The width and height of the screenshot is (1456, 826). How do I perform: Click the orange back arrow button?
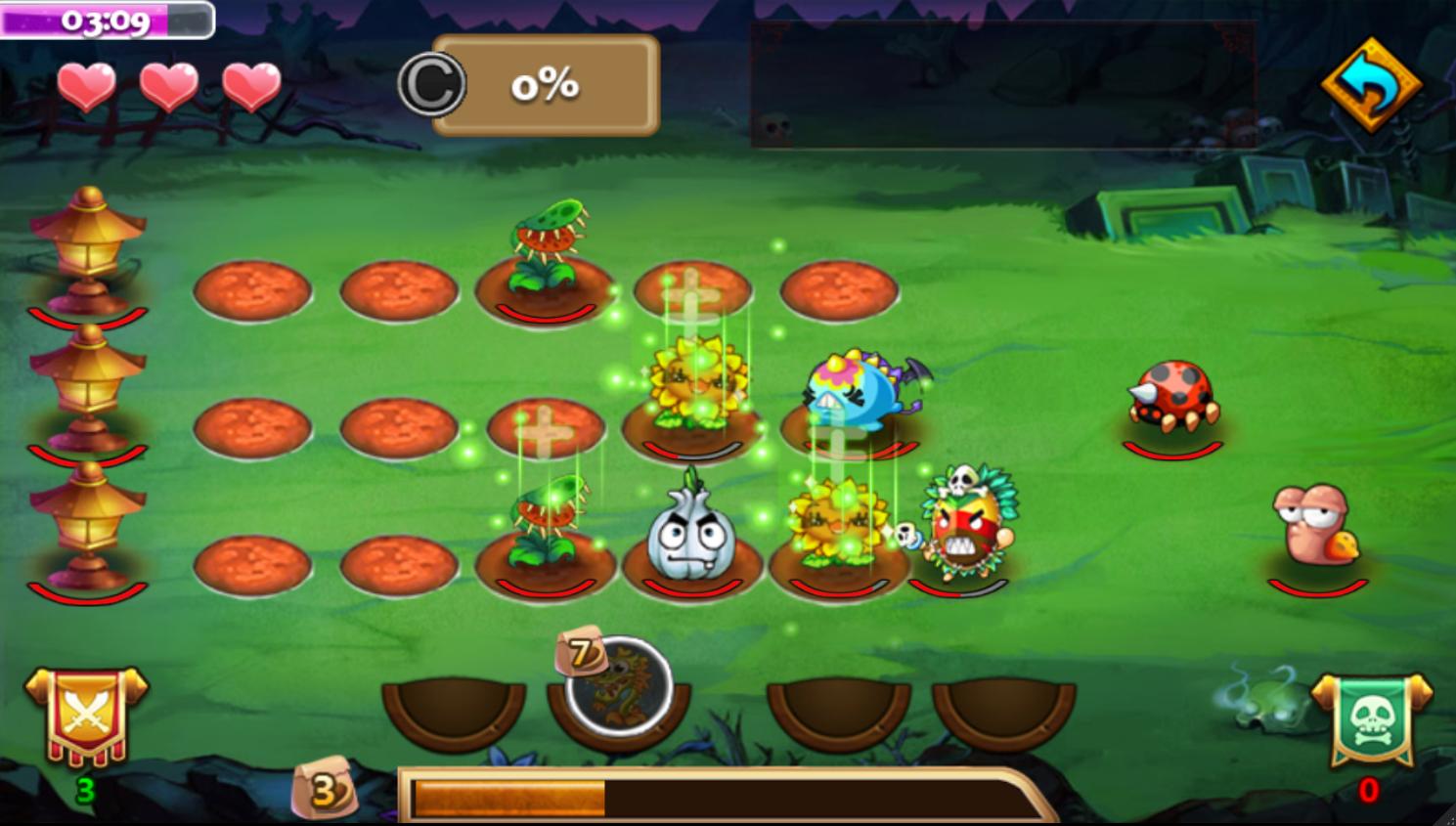coord(1371,85)
